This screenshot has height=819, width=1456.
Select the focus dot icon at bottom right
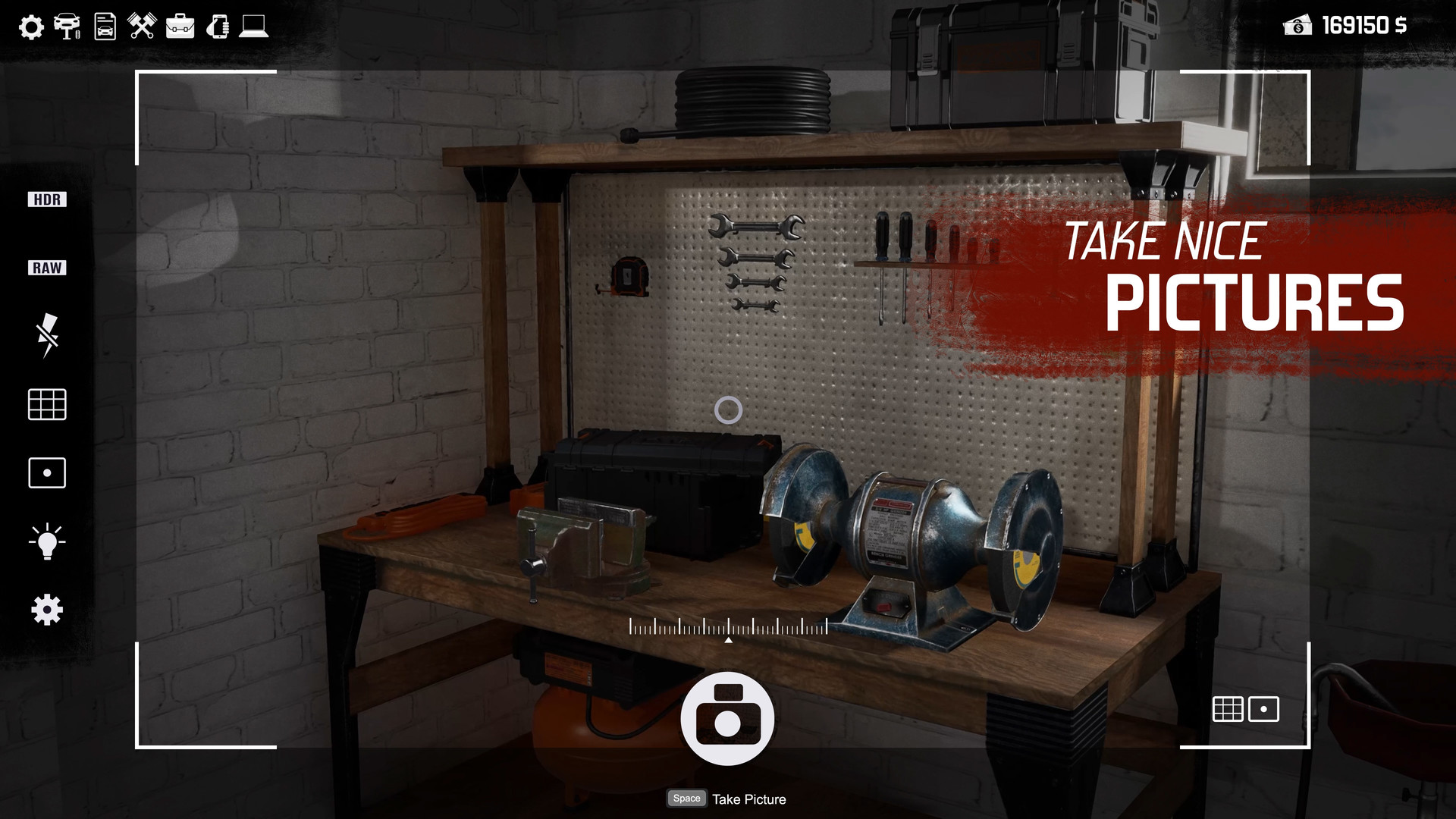pyautogui.click(x=1263, y=709)
